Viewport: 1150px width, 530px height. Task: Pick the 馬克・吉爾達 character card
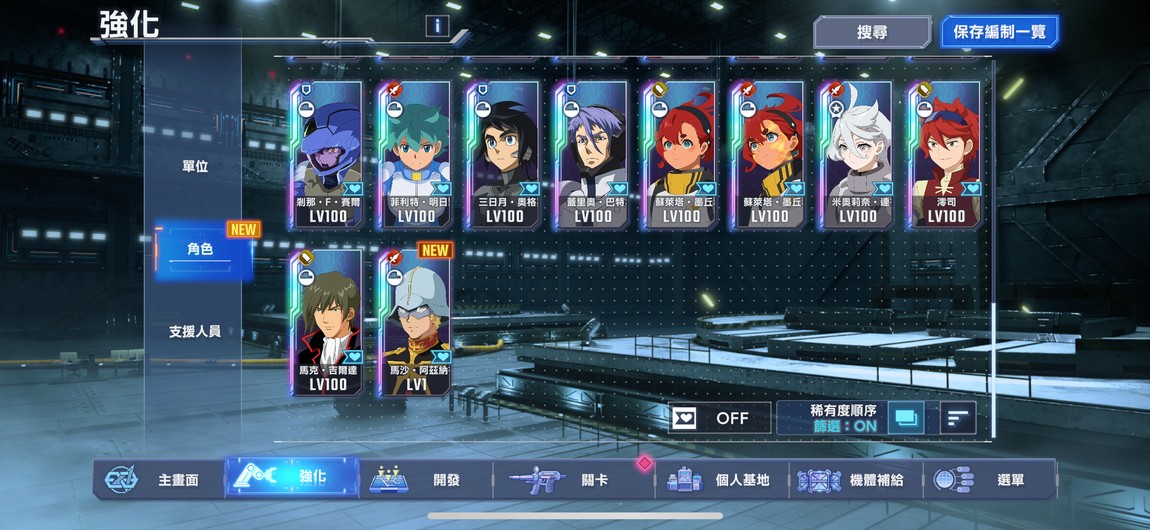pos(327,323)
